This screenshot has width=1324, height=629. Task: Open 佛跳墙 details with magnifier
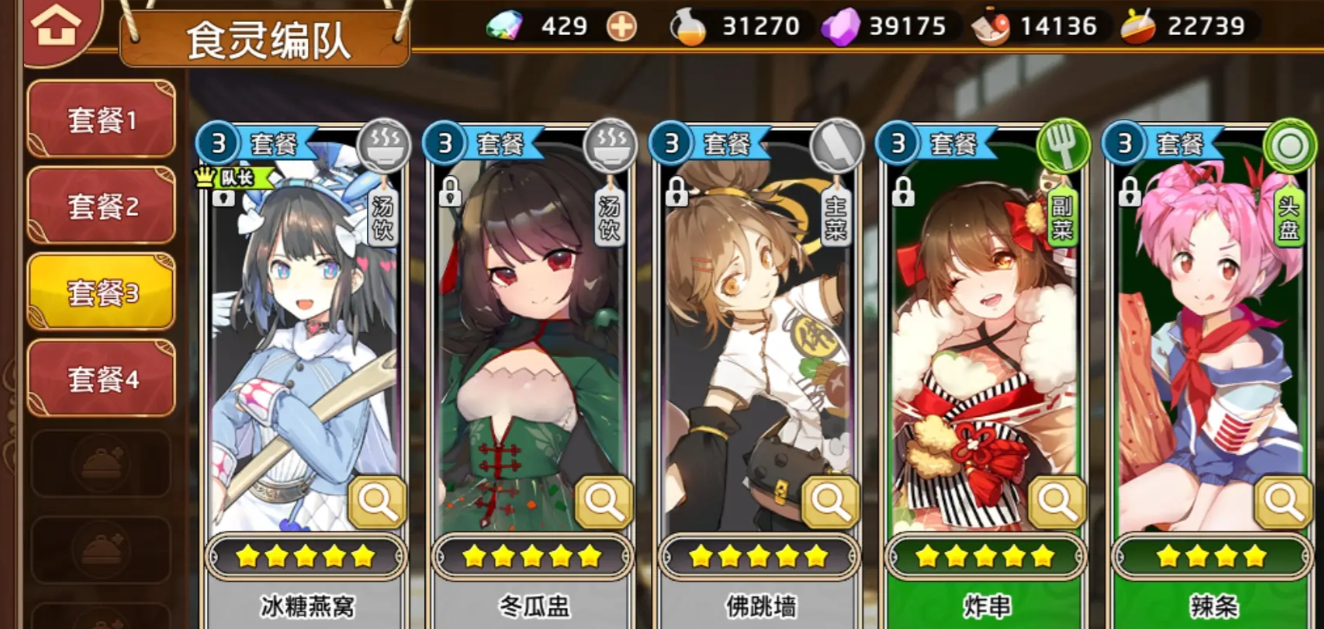click(831, 502)
